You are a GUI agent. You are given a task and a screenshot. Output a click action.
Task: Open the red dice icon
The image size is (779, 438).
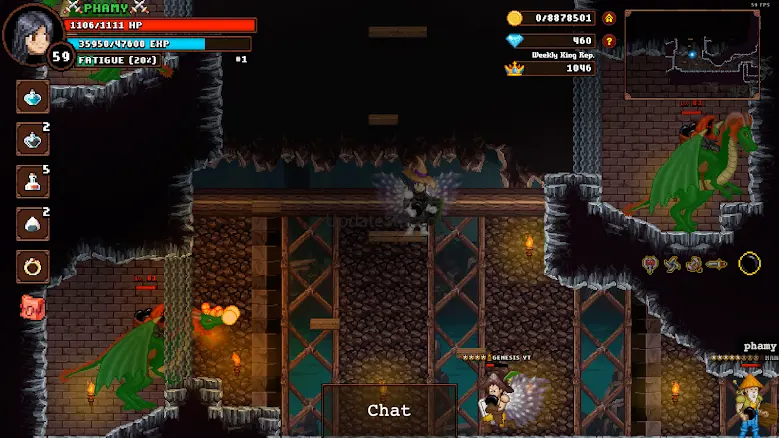click(x=32, y=307)
